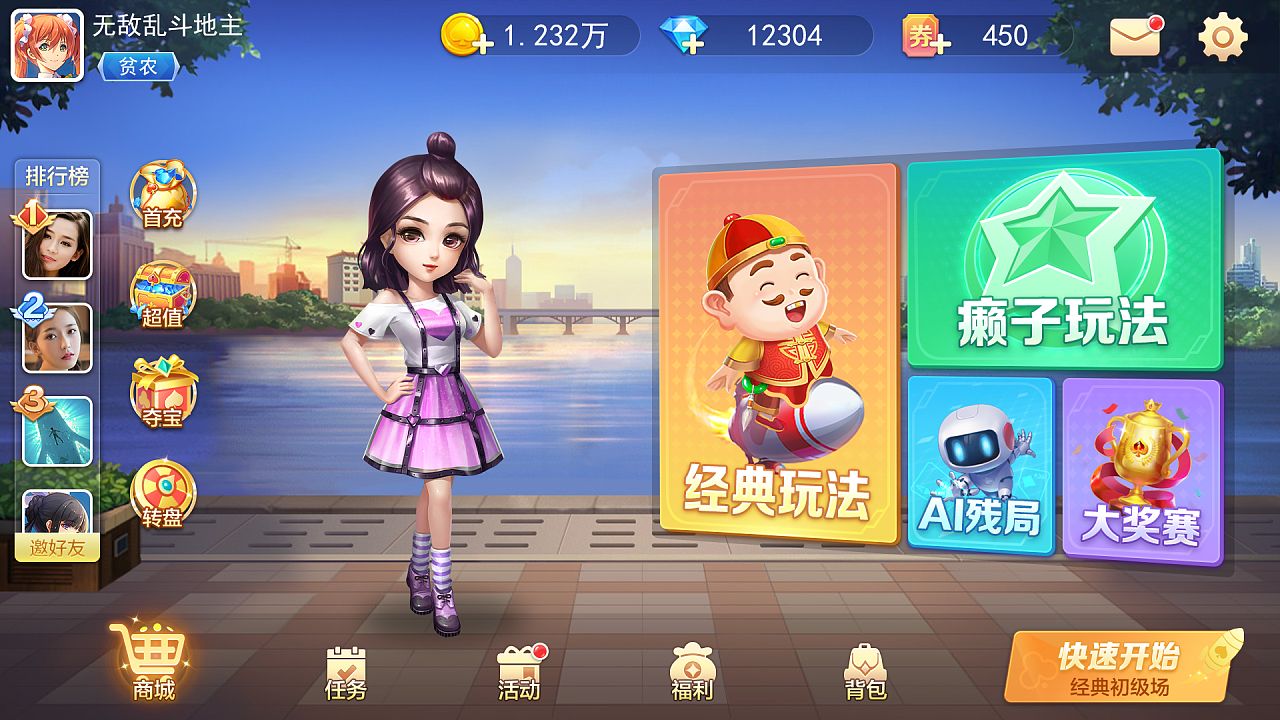Select the AI残局 endgame mode
This screenshot has width=1280, height=720.
coord(982,465)
